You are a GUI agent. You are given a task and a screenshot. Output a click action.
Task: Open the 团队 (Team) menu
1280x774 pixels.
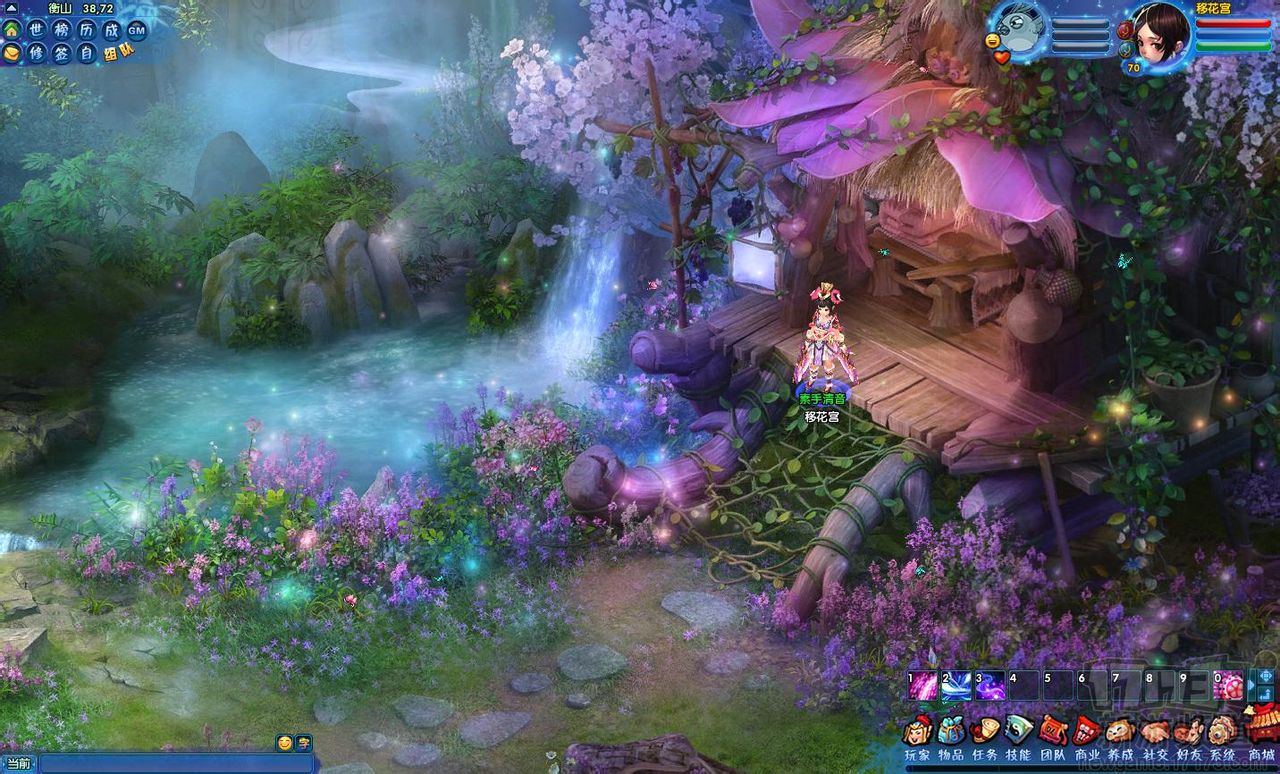(1053, 731)
